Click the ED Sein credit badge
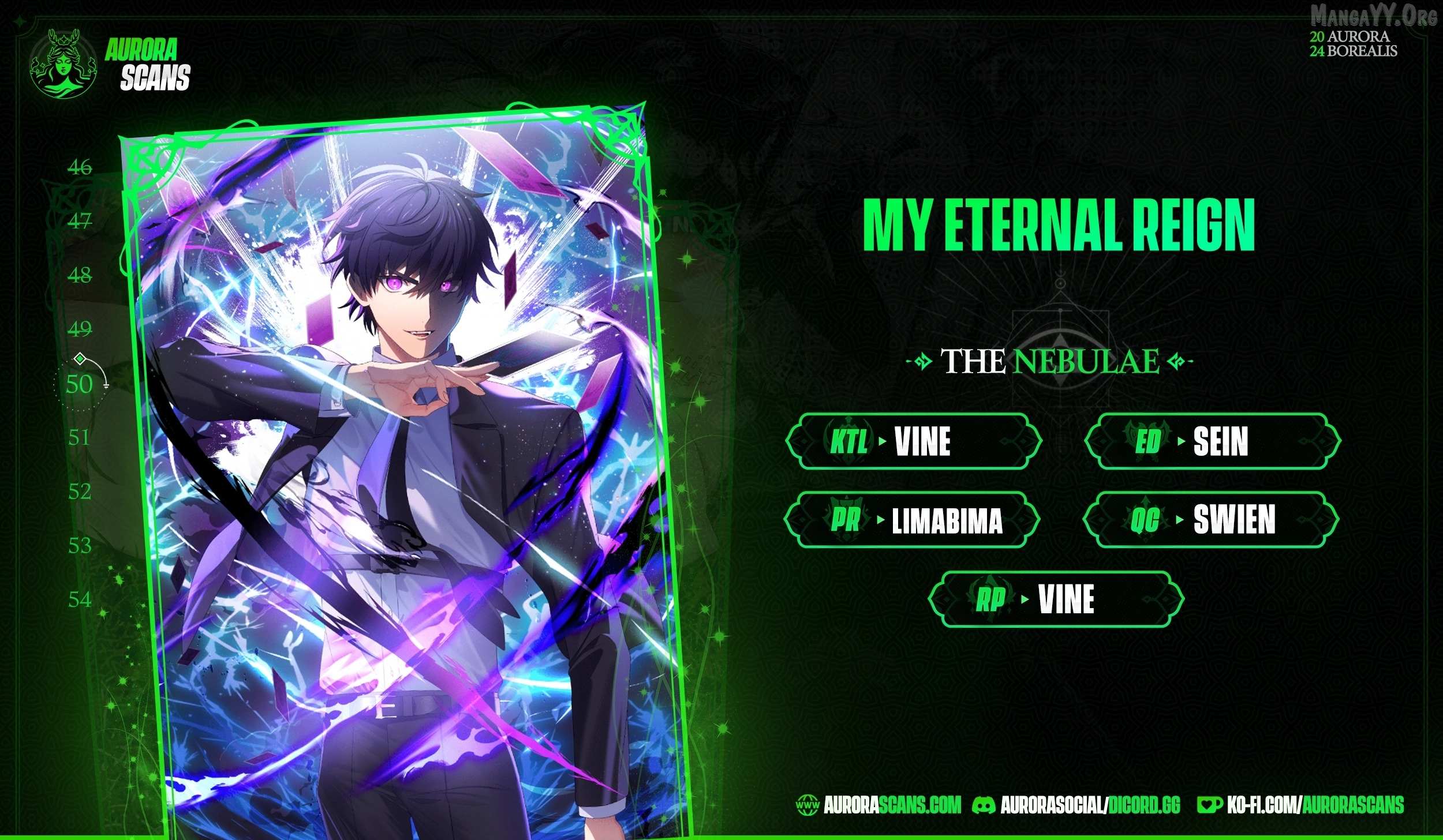This screenshot has width=1443, height=840. coord(1212,441)
